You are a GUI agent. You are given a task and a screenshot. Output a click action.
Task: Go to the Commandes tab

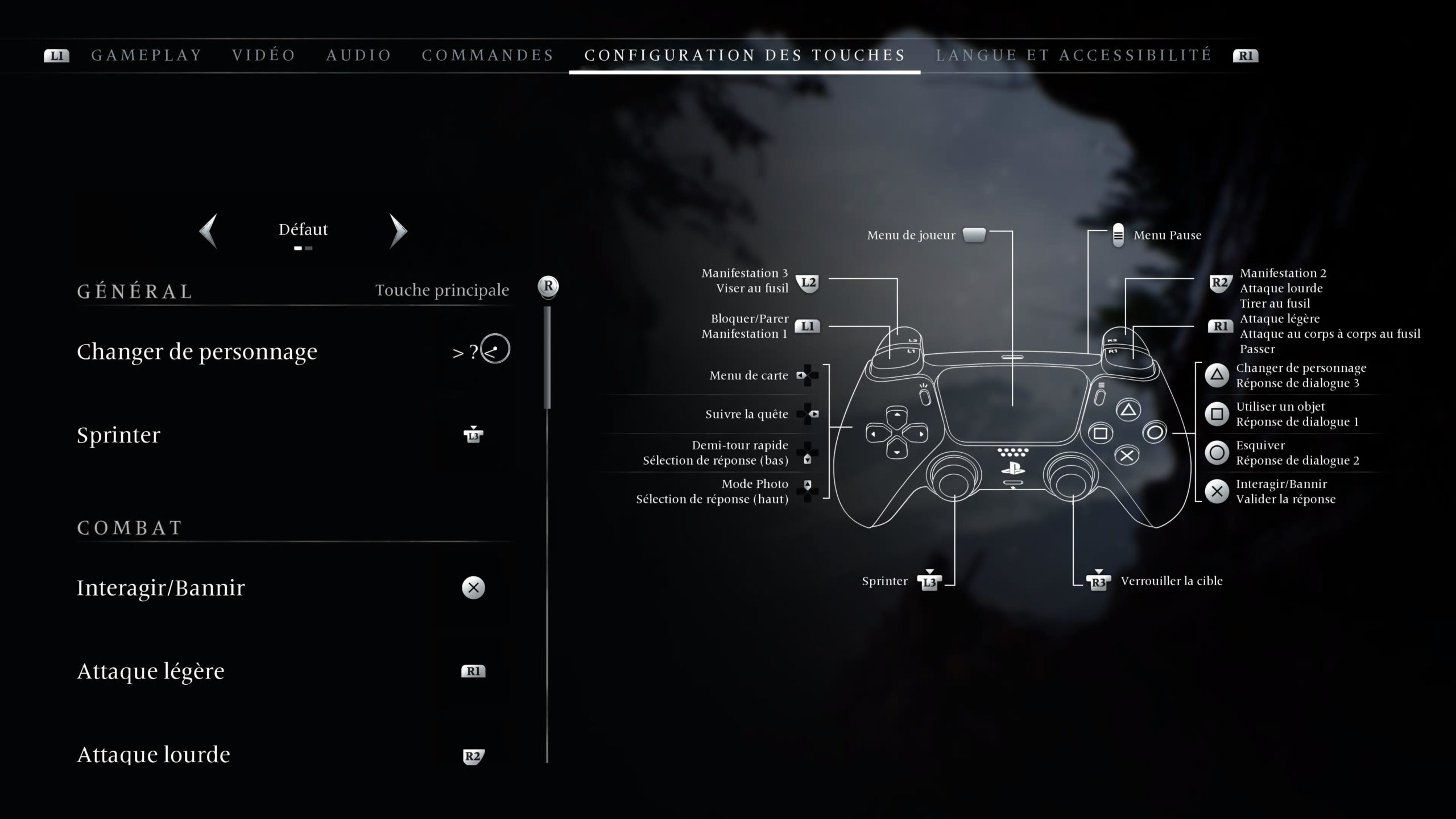click(x=488, y=55)
